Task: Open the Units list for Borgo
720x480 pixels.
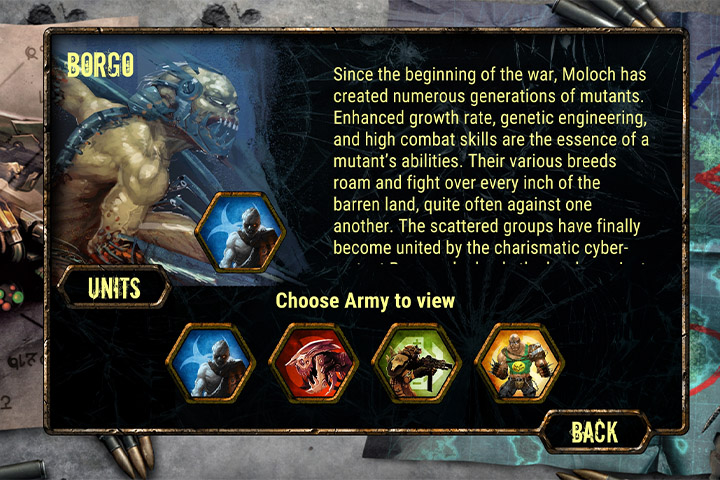Action: 113,288
